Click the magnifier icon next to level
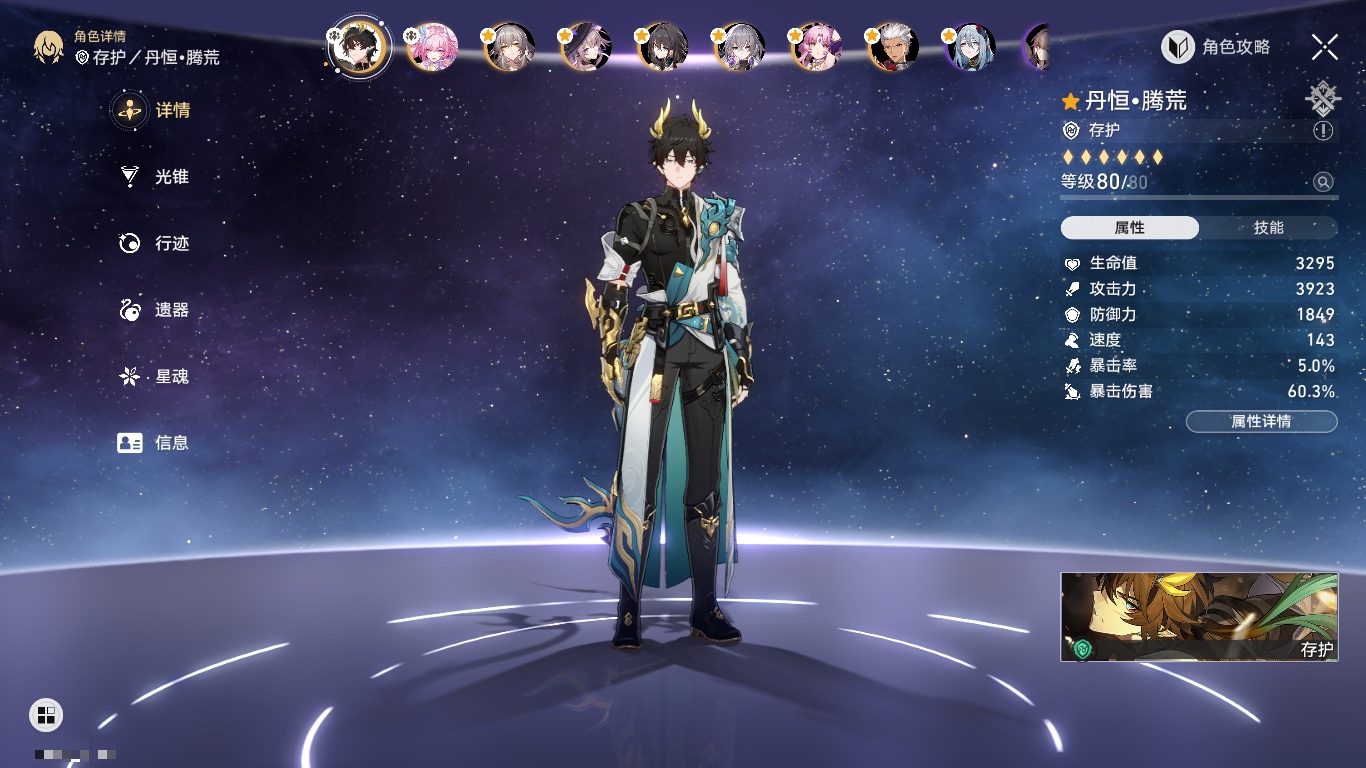Viewport: 1366px width, 768px height. click(x=1323, y=182)
